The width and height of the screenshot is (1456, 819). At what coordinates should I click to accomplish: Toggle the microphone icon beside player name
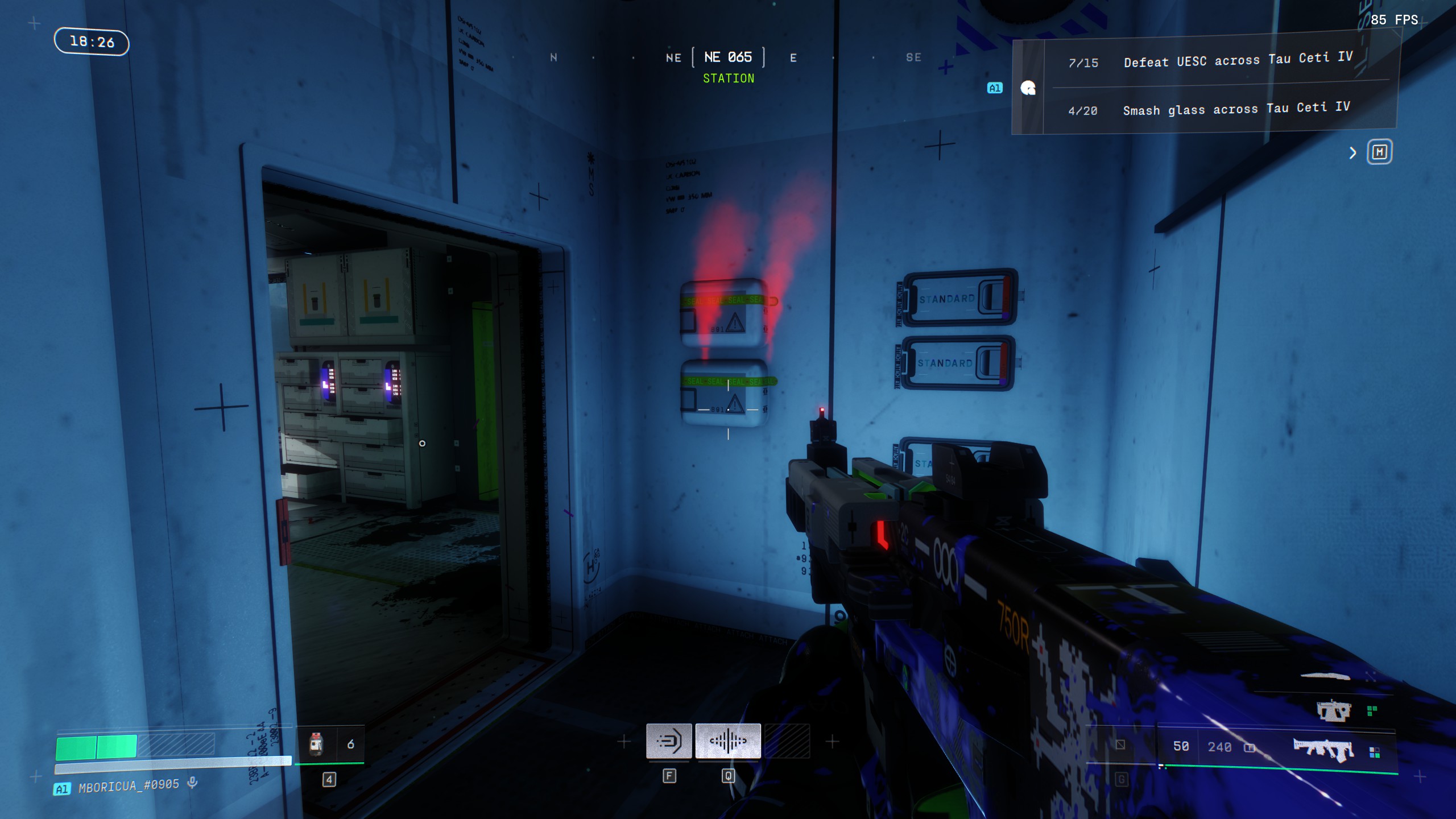pyautogui.click(x=193, y=783)
